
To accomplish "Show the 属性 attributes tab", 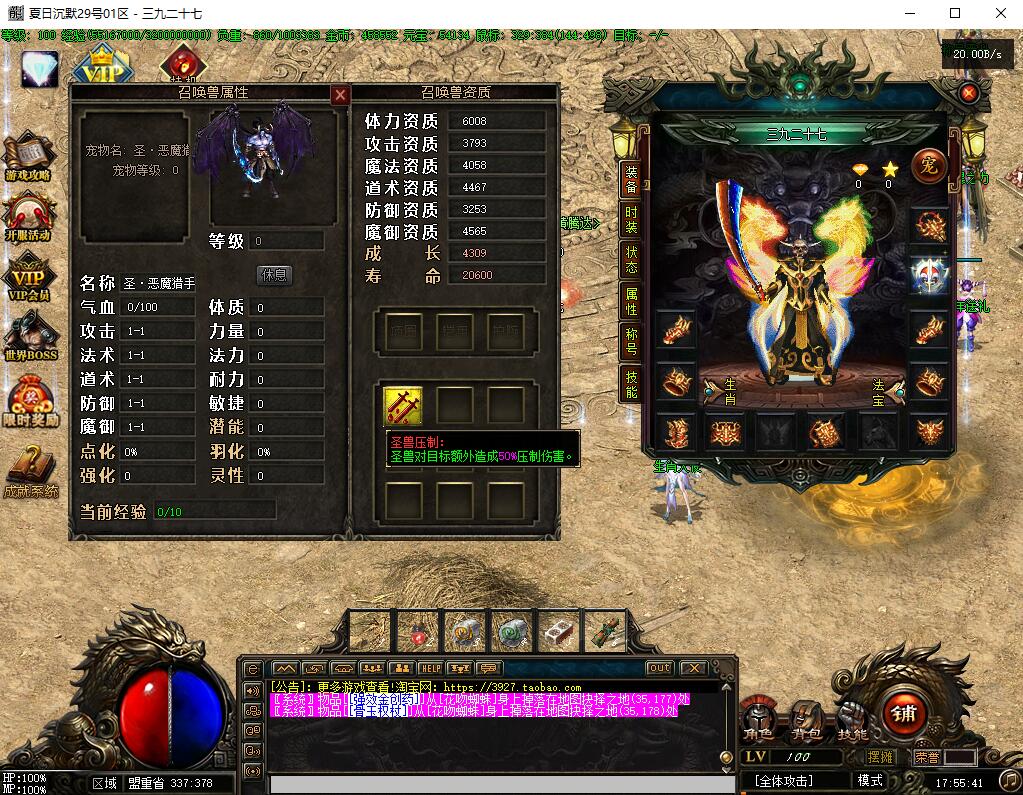I will coord(631,301).
